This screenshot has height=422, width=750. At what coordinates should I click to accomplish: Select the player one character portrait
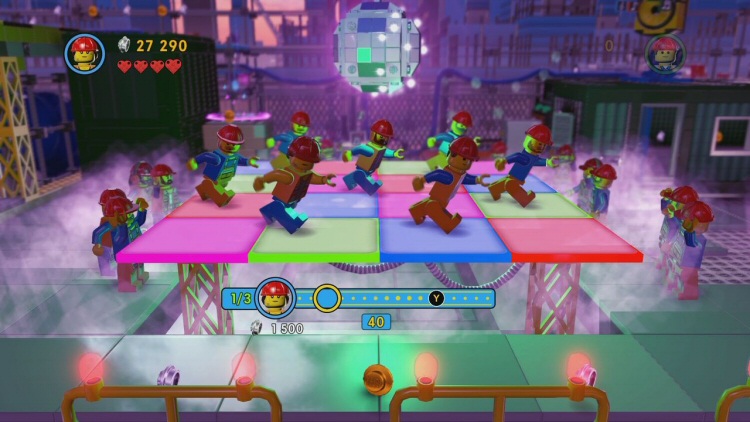click(85, 54)
